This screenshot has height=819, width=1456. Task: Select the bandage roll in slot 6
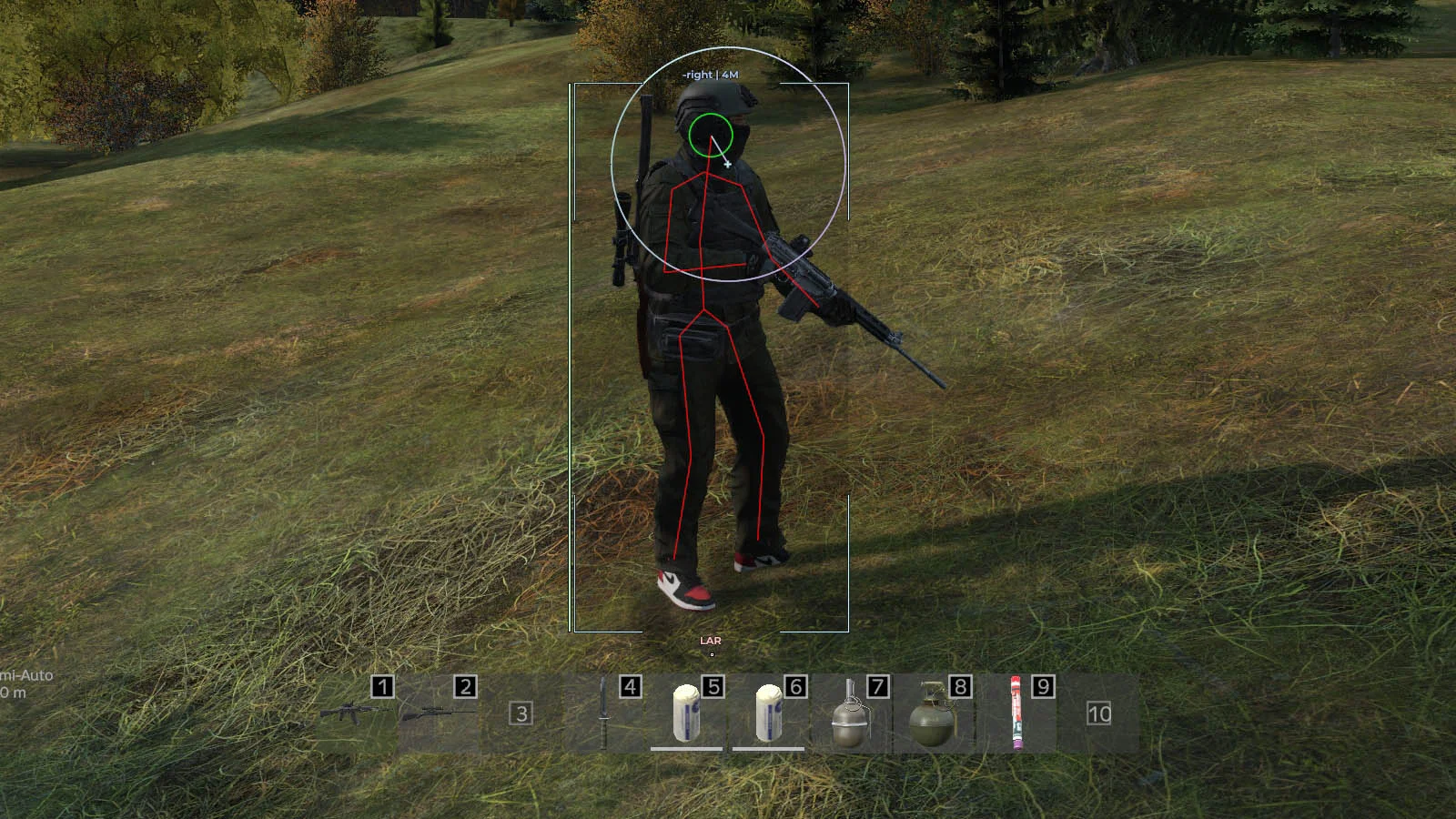pos(768,713)
